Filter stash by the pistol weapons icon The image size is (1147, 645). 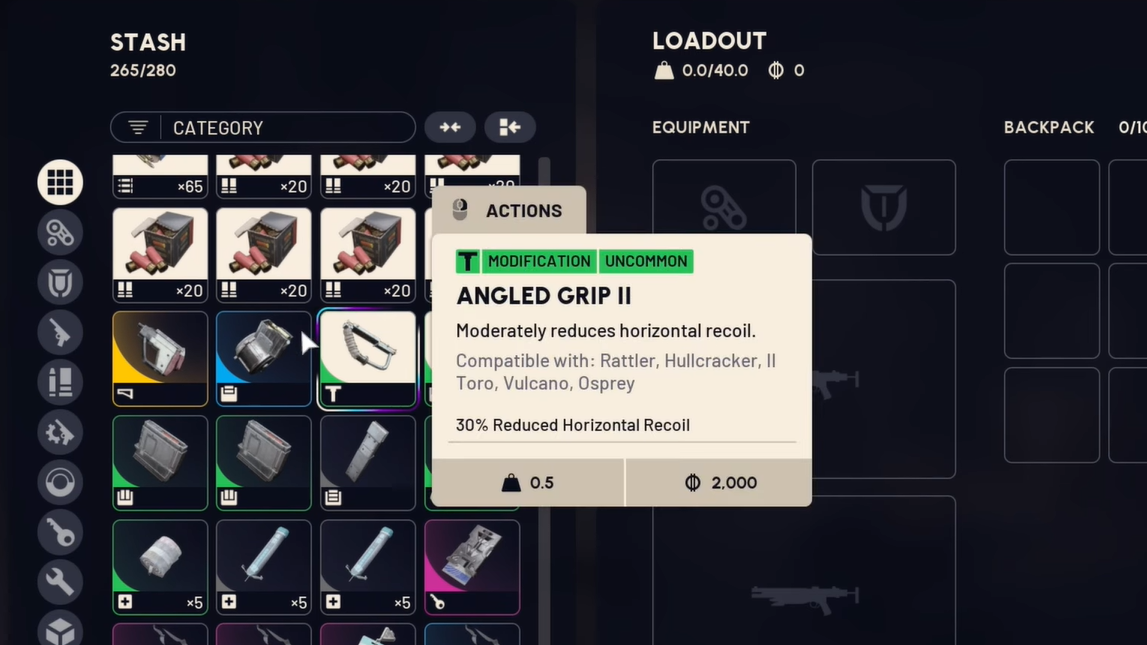(x=60, y=332)
